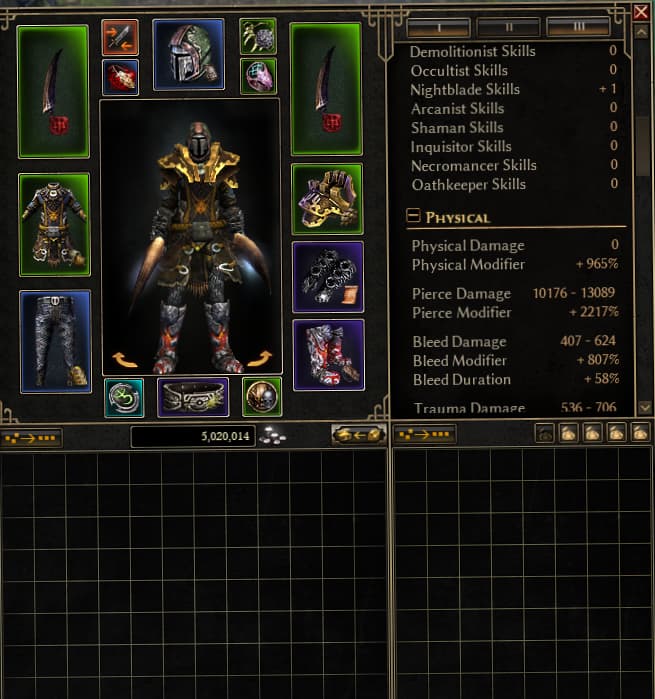
Task: Select the red amulet slot
Action: coord(120,77)
